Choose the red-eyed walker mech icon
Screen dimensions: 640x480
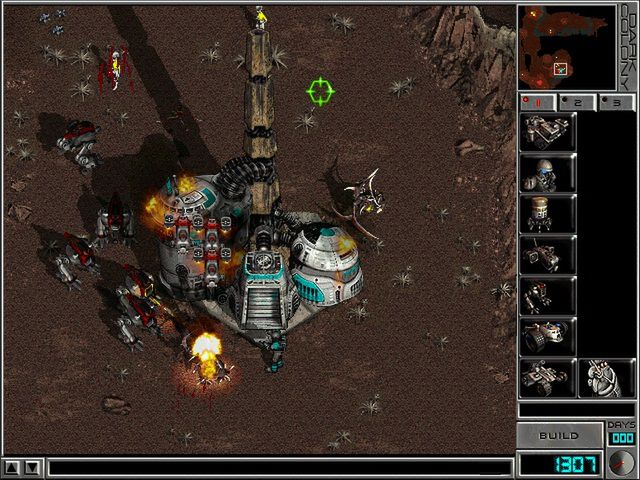(x=547, y=296)
